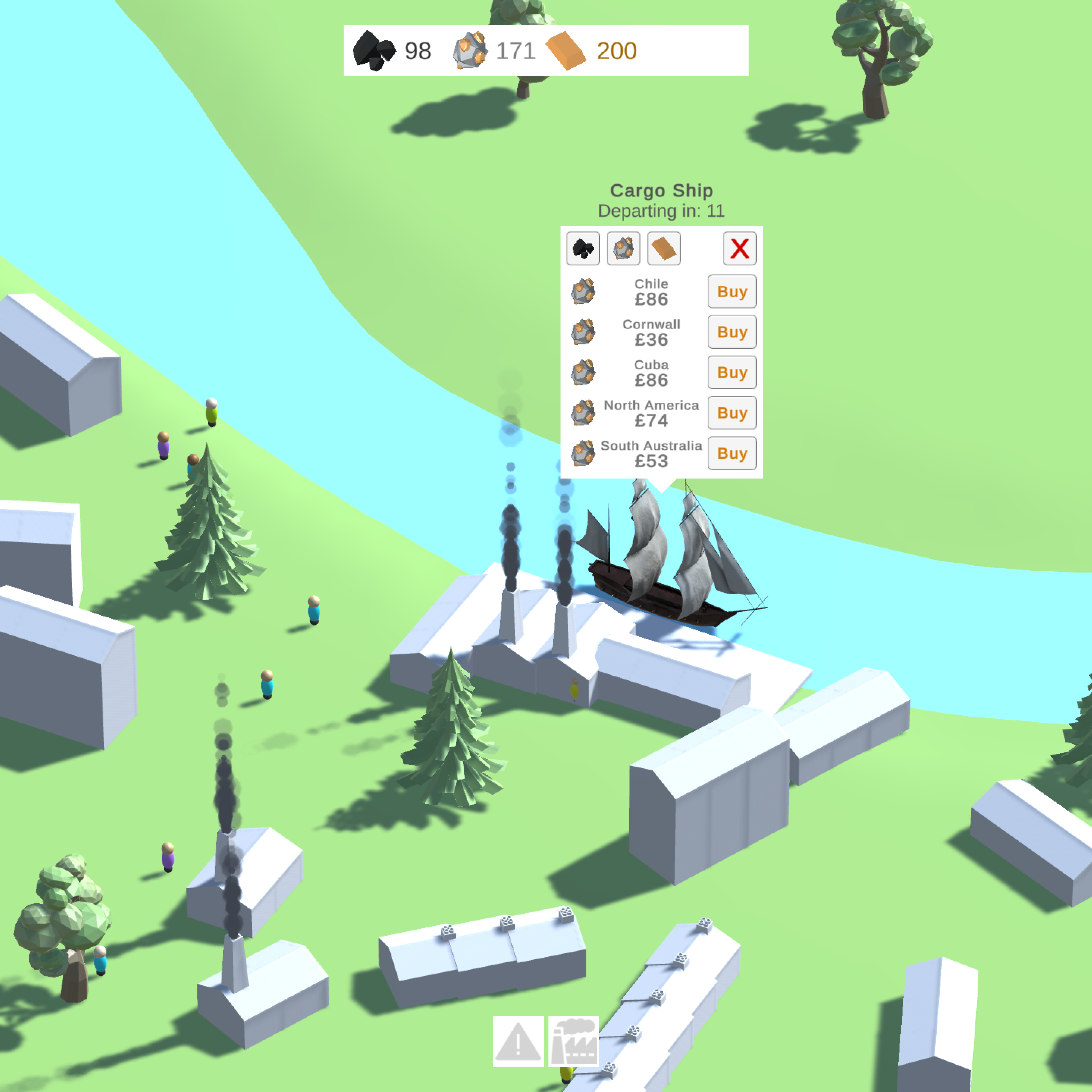
Task: Buy the North America ore offer
Action: tap(731, 413)
